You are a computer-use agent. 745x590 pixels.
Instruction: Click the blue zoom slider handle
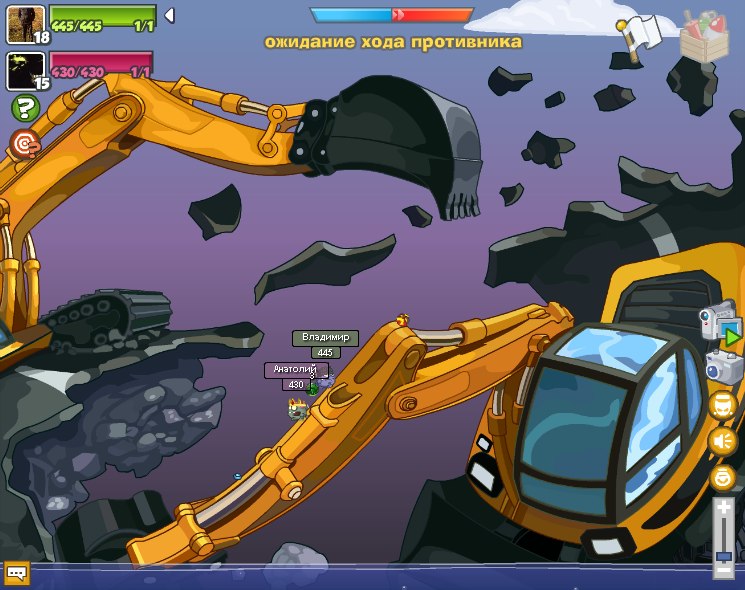click(x=724, y=555)
